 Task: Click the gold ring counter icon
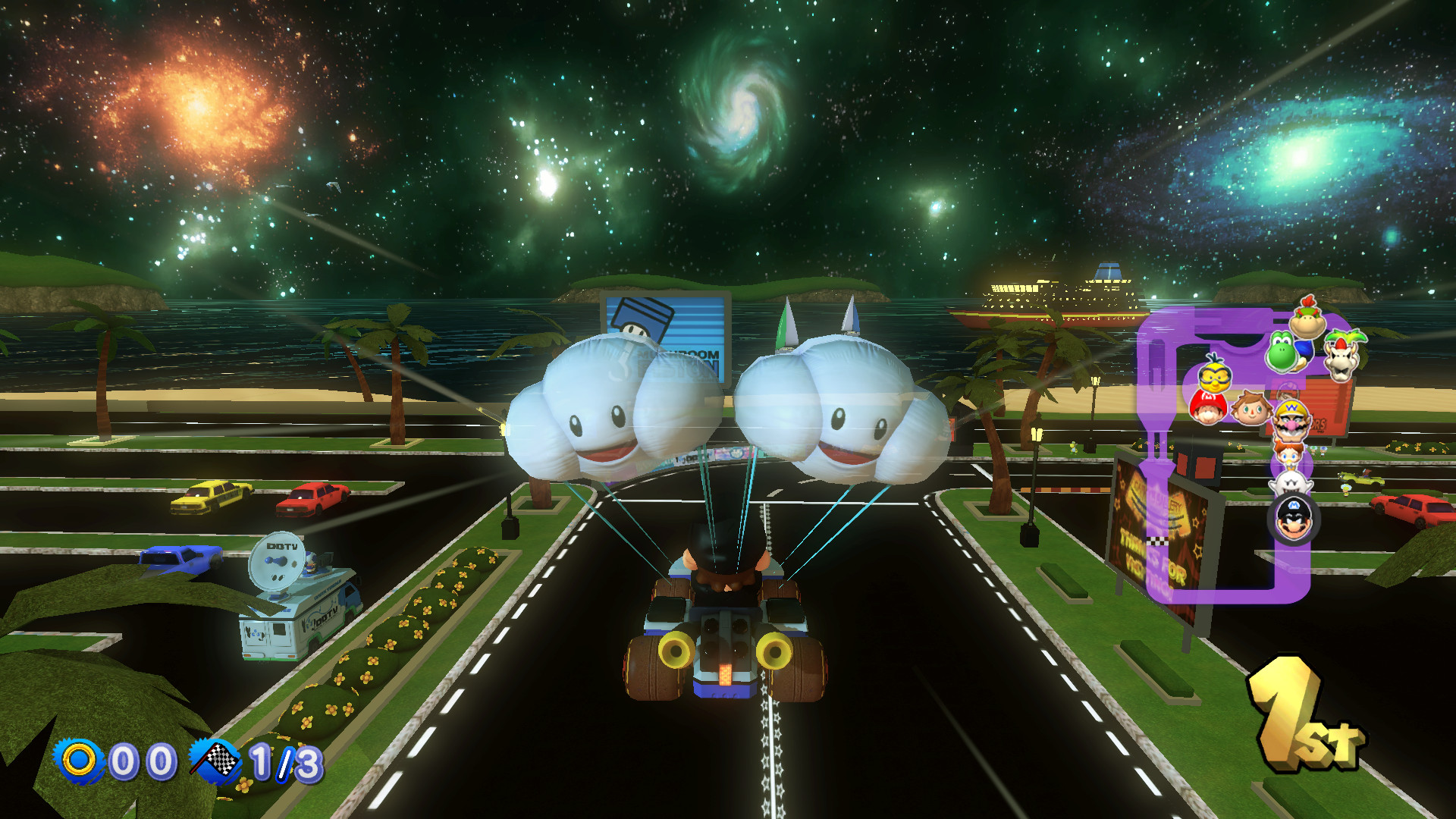78,759
